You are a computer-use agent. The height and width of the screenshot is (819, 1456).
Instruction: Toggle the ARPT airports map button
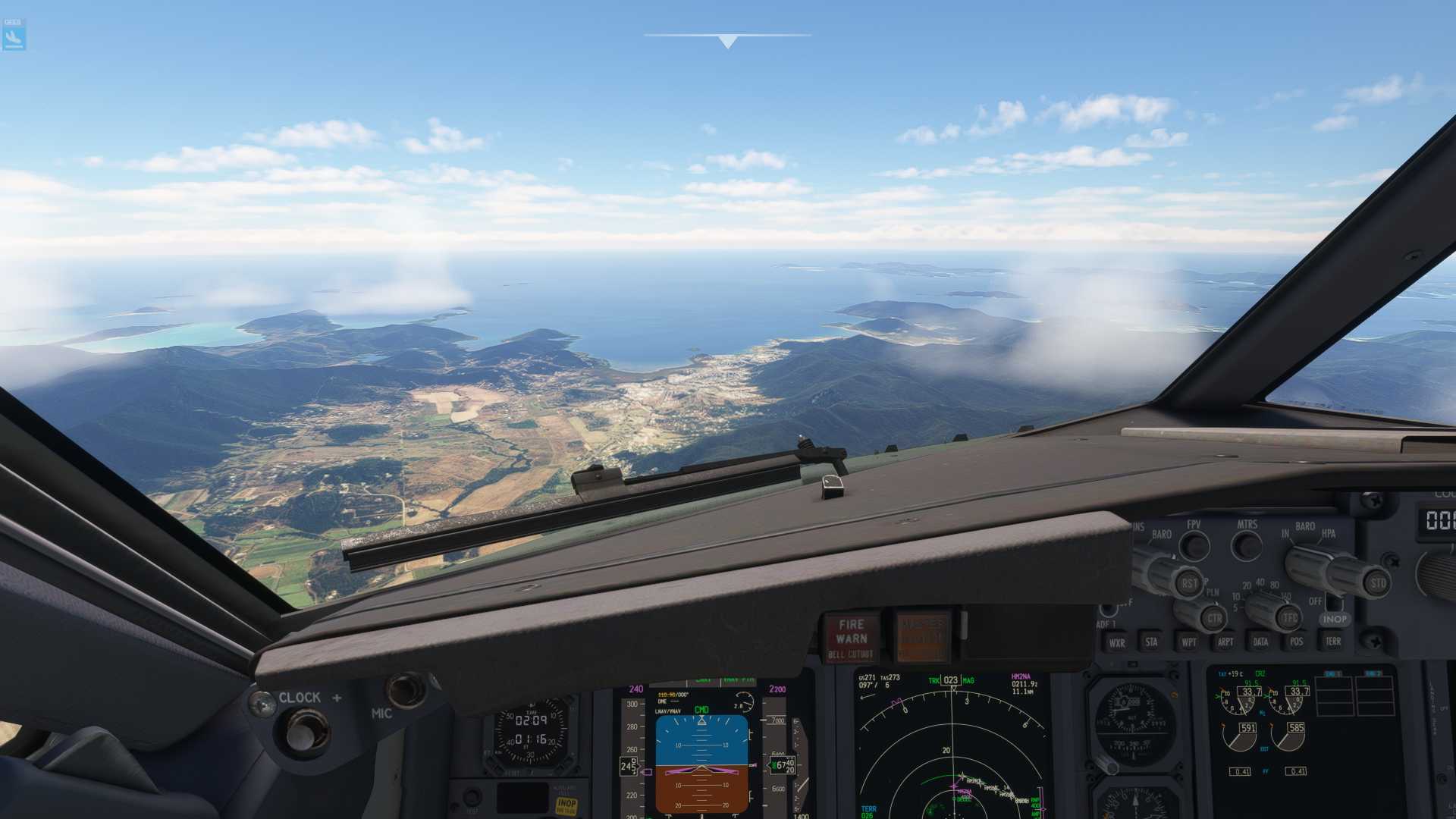1225,642
